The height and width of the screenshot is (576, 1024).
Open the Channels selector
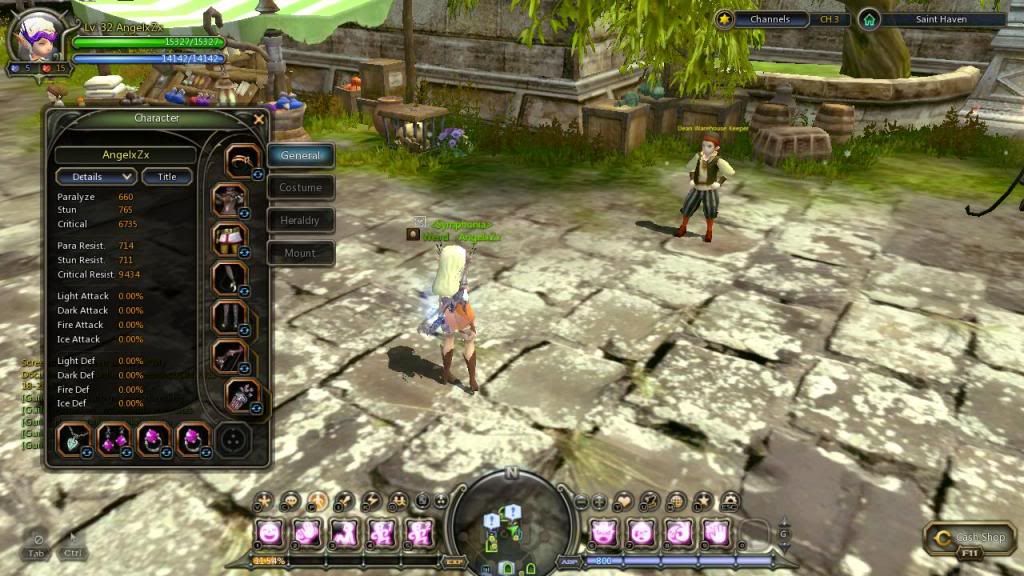tap(769, 19)
